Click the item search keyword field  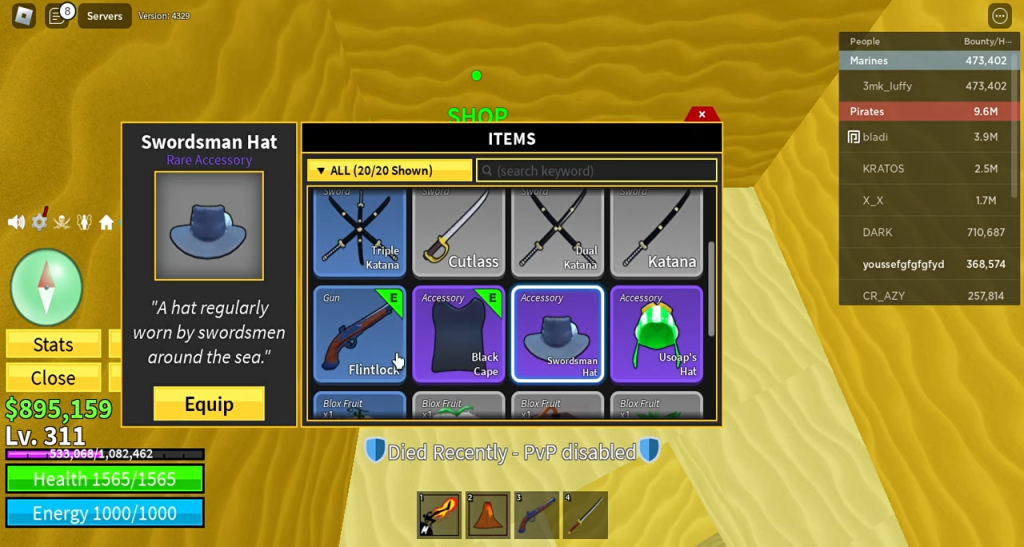pos(597,170)
